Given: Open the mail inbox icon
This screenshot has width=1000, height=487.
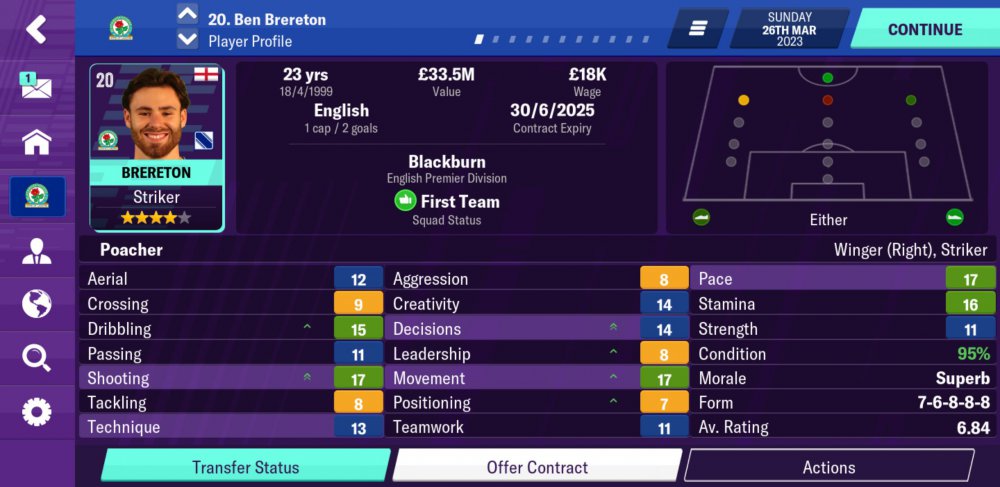Looking at the screenshot, I should click(36, 86).
